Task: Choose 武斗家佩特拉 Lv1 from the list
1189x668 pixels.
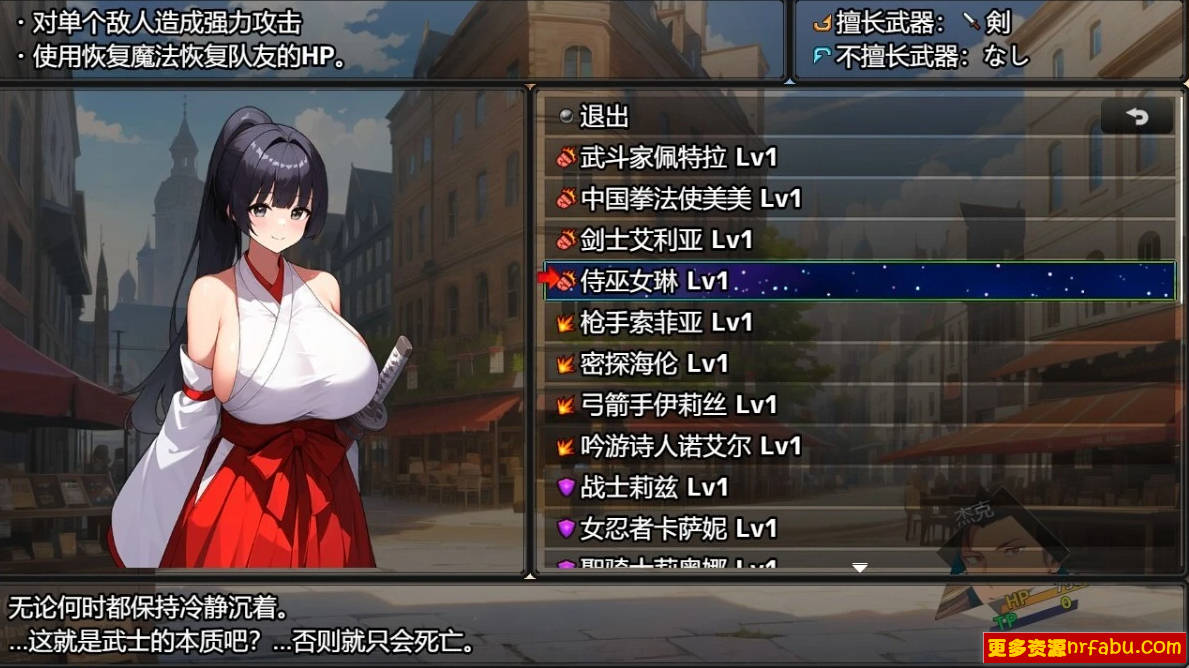Action: point(678,158)
